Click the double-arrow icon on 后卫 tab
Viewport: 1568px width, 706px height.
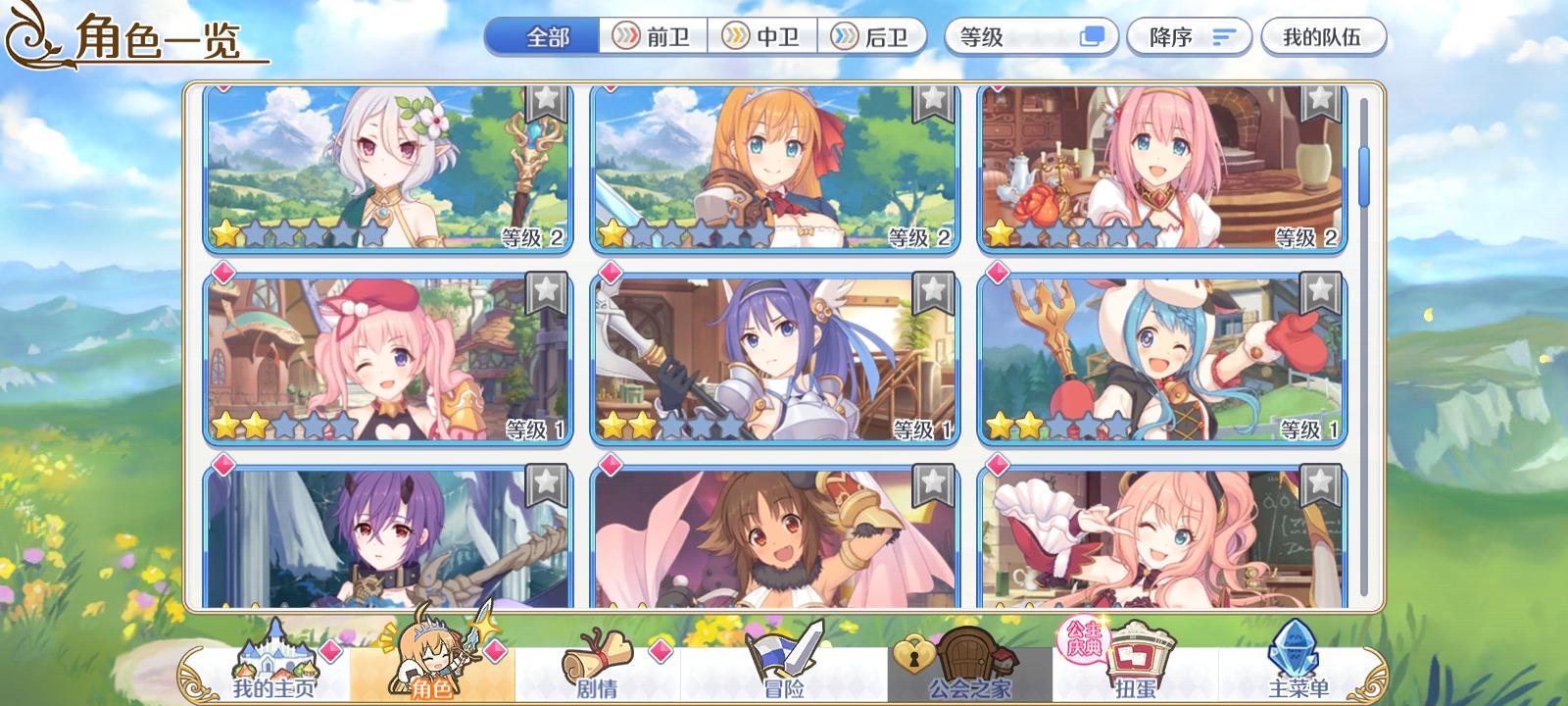[844, 35]
